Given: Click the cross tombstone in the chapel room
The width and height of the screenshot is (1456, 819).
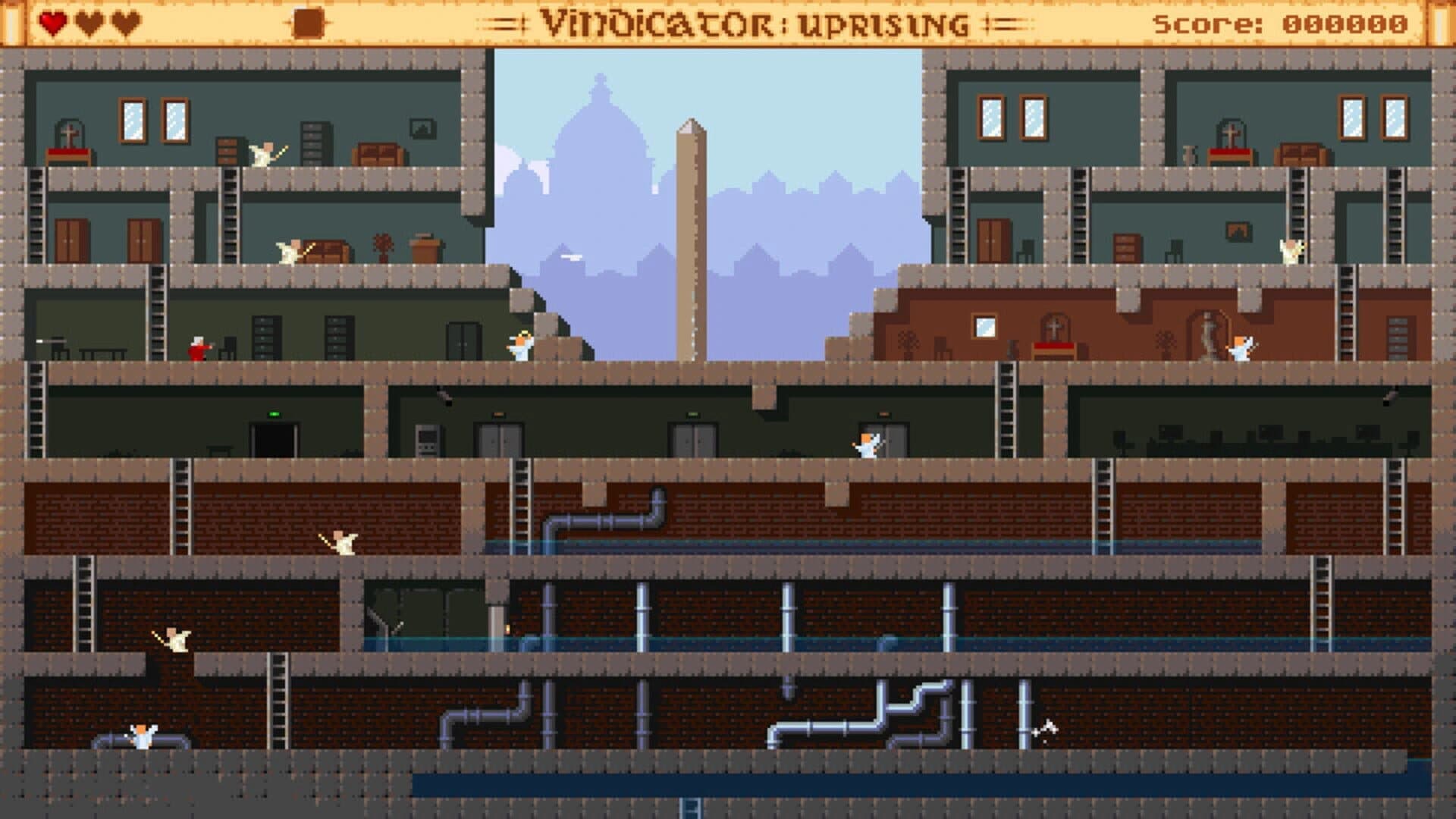Looking at the screenshot, I should [1054, 328].
